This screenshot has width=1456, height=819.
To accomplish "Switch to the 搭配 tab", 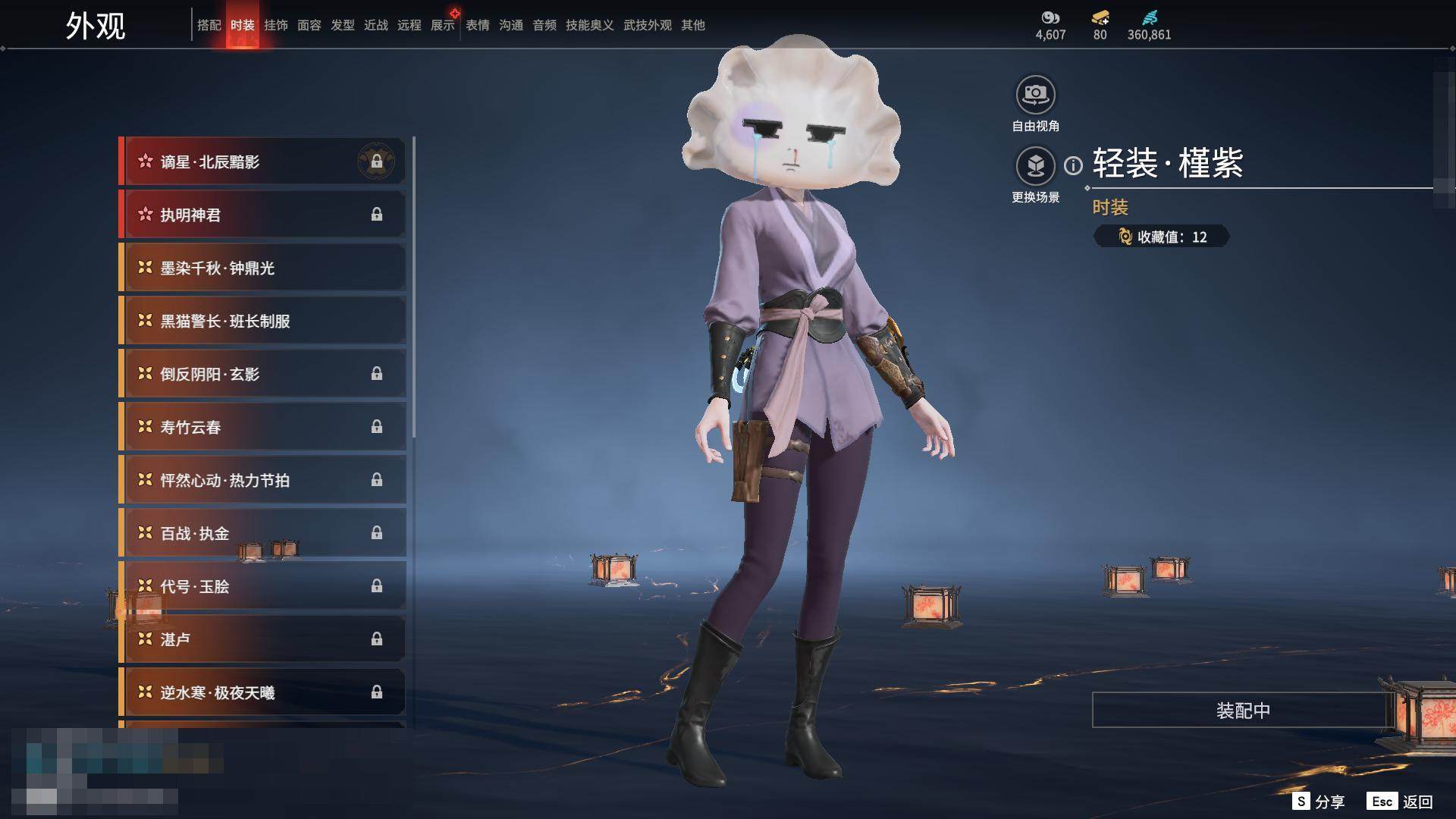I will point(209,25).
